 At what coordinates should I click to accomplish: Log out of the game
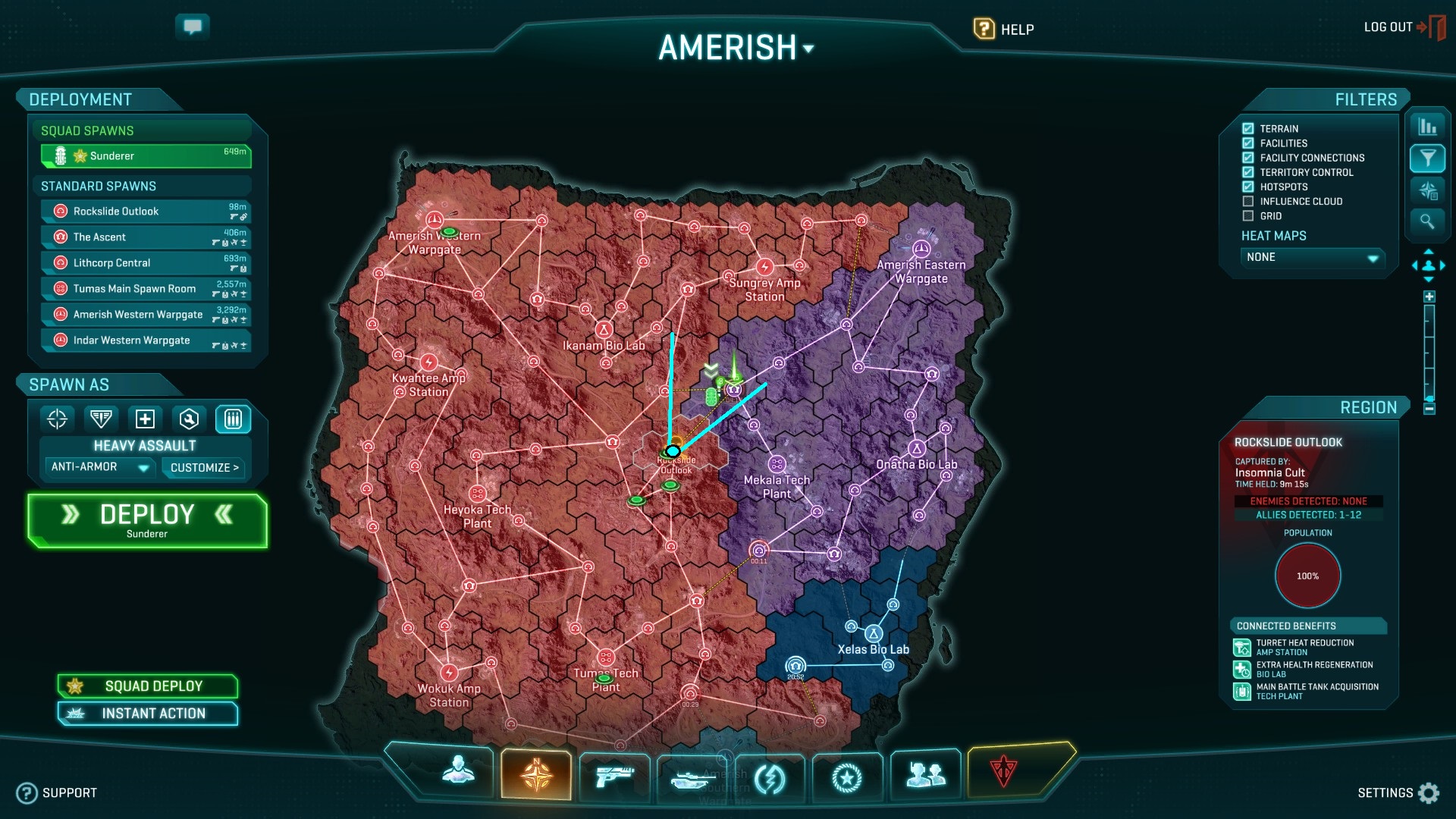click(1403, 27)
